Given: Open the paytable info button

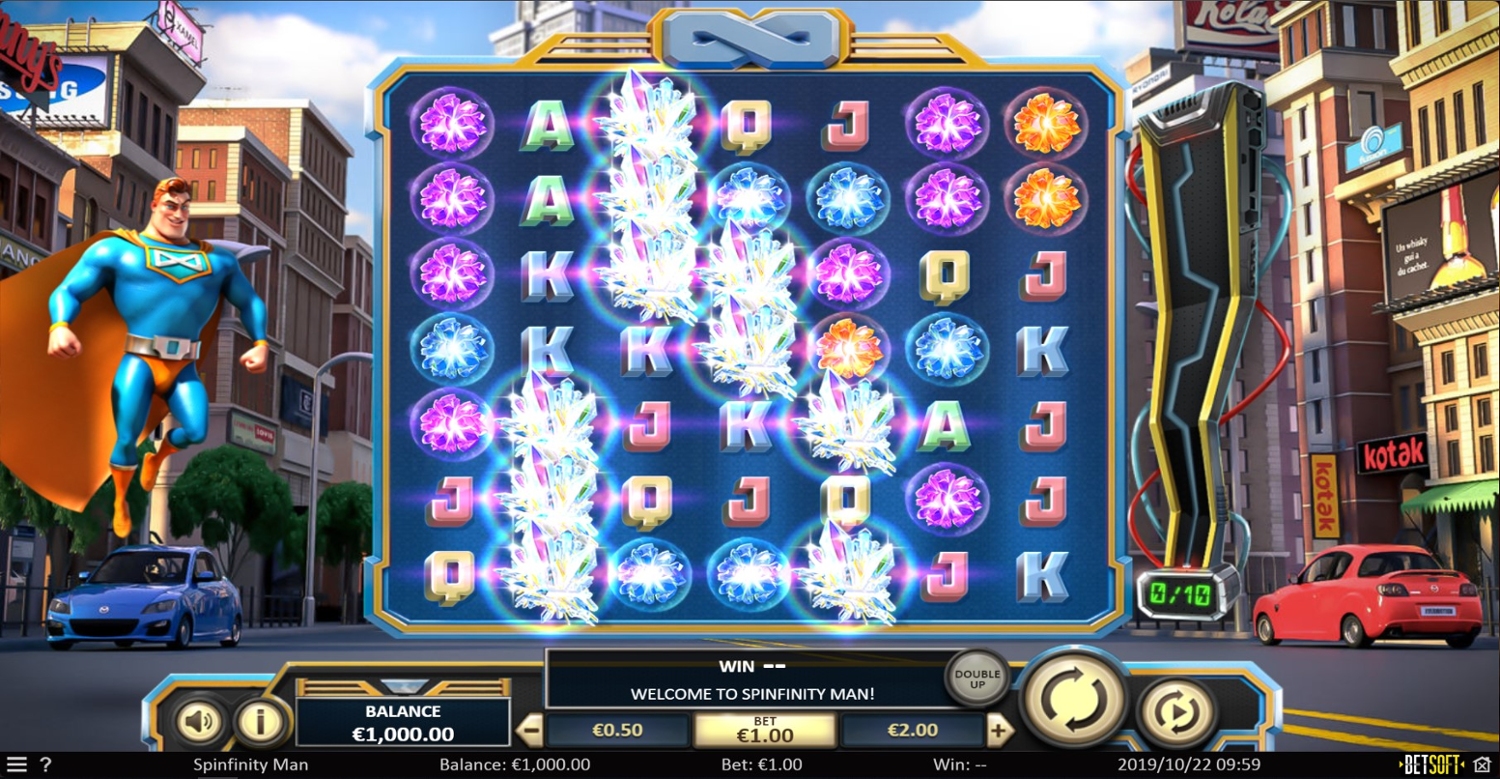Looking at the screenshot, I should point(261,721).
